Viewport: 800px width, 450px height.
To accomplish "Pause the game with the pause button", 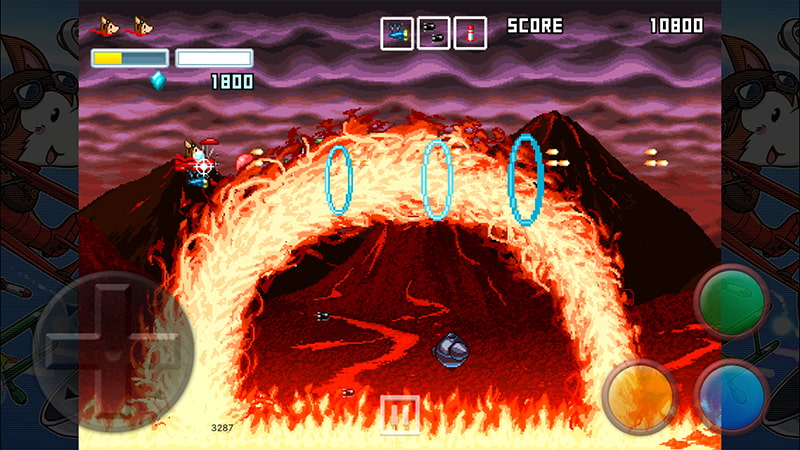I will [x=400, y=413].
